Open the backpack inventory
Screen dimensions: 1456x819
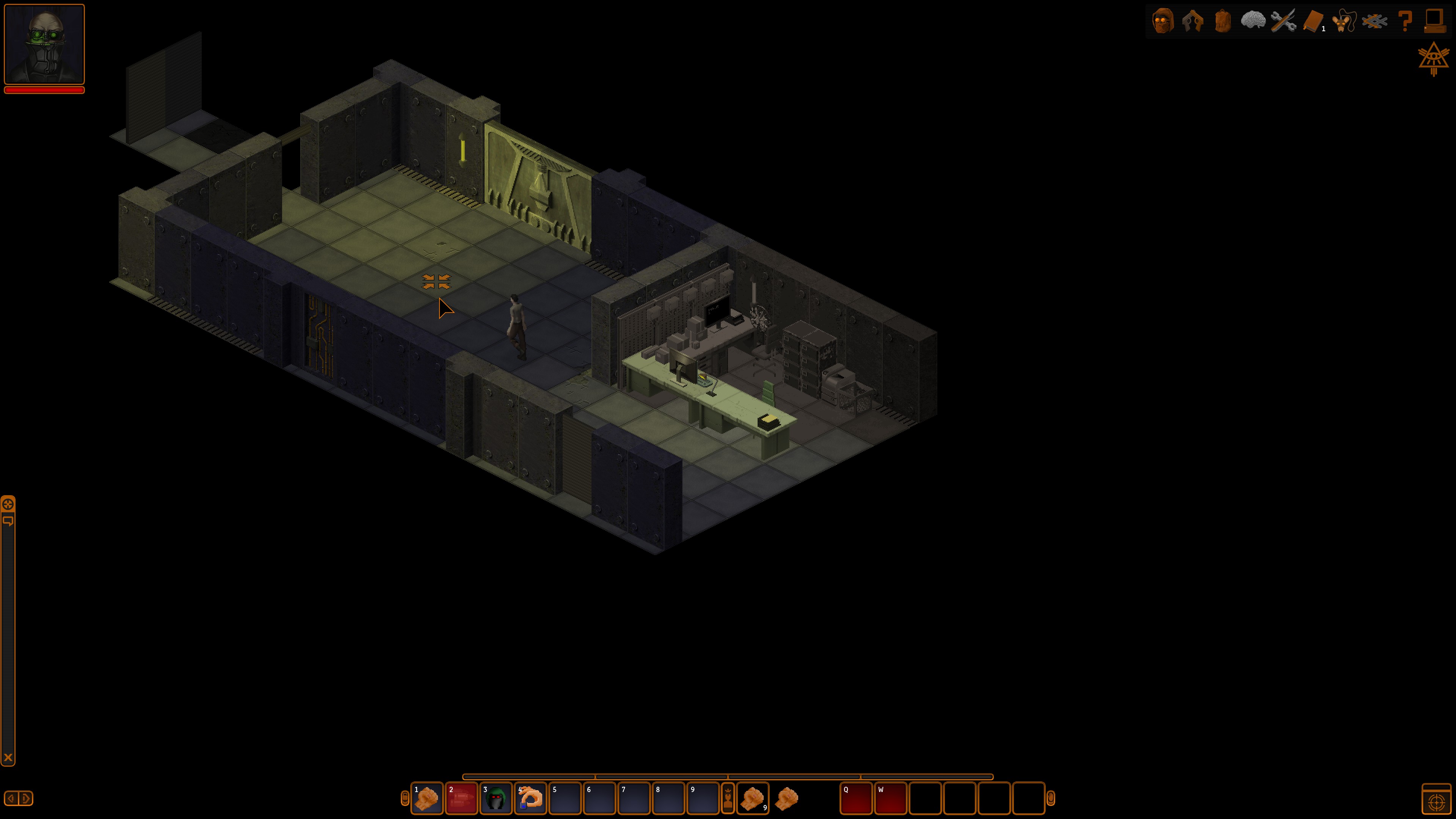point(1222,22)
